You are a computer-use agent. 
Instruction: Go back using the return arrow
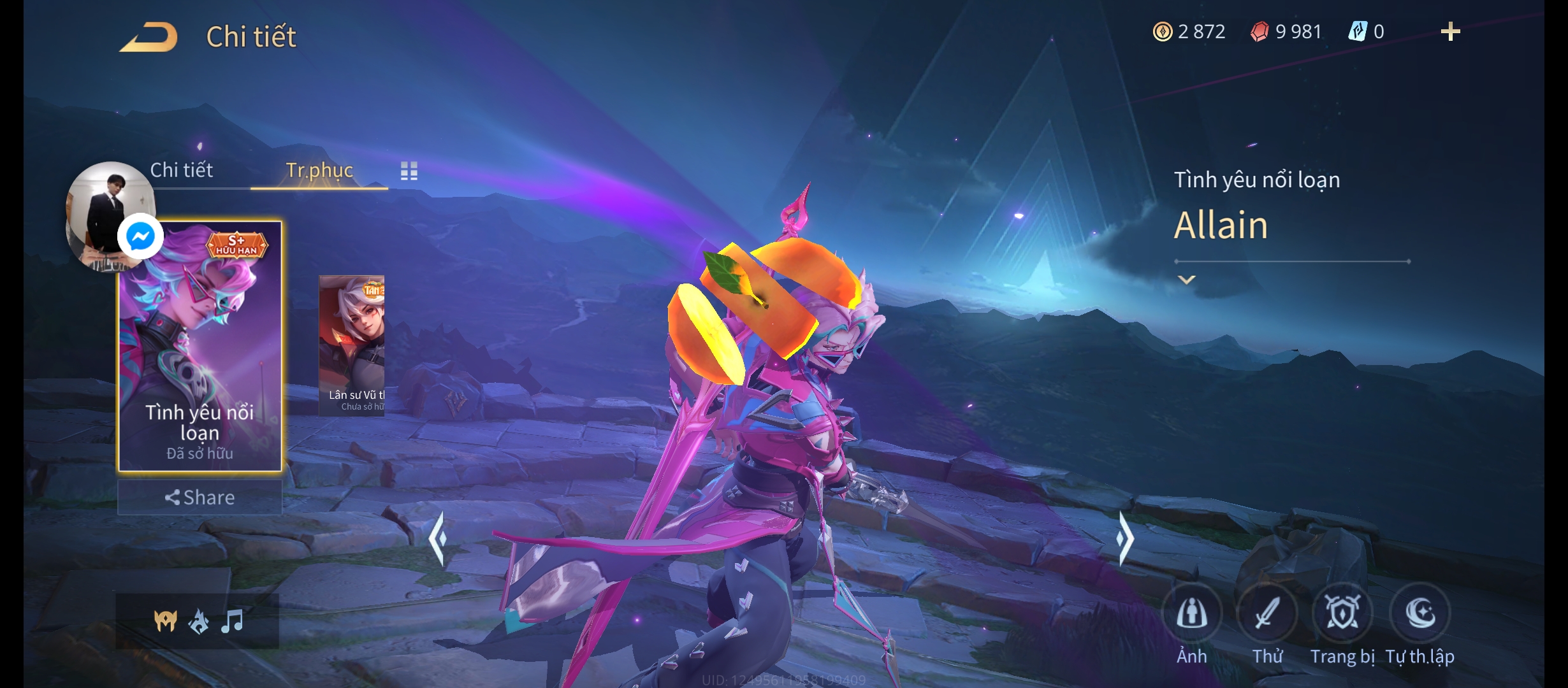[149, 37]
